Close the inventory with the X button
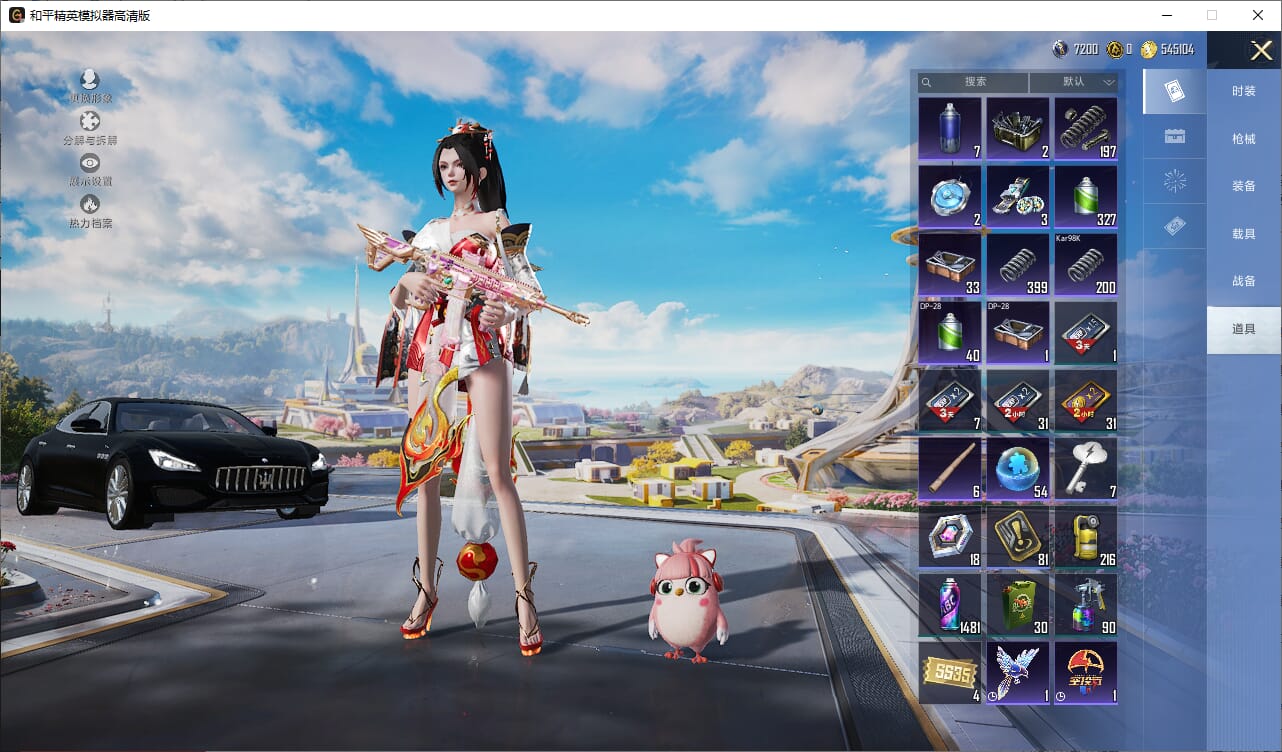Viewport: 1282px width, 752px height. (x=1261, y=51)
